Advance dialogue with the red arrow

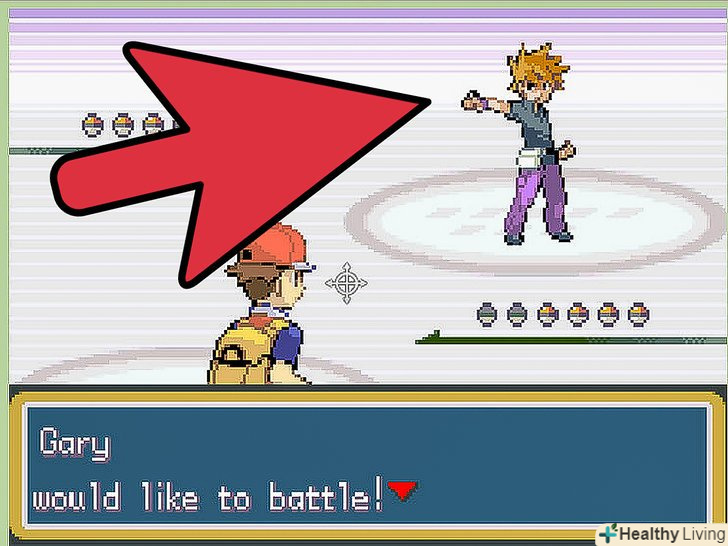[x=402, y=490]
